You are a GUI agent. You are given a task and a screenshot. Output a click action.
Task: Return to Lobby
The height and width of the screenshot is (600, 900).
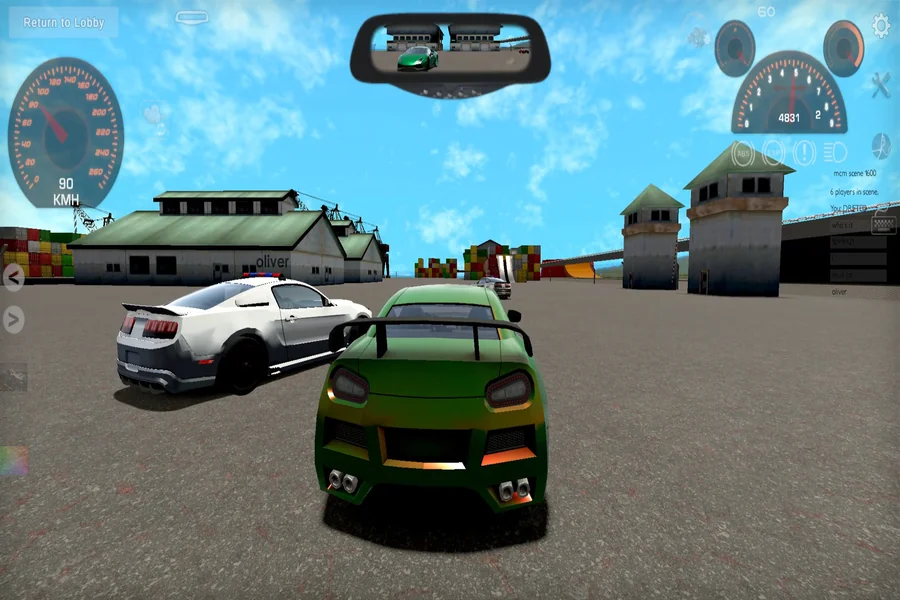click(x=63, y=22)
